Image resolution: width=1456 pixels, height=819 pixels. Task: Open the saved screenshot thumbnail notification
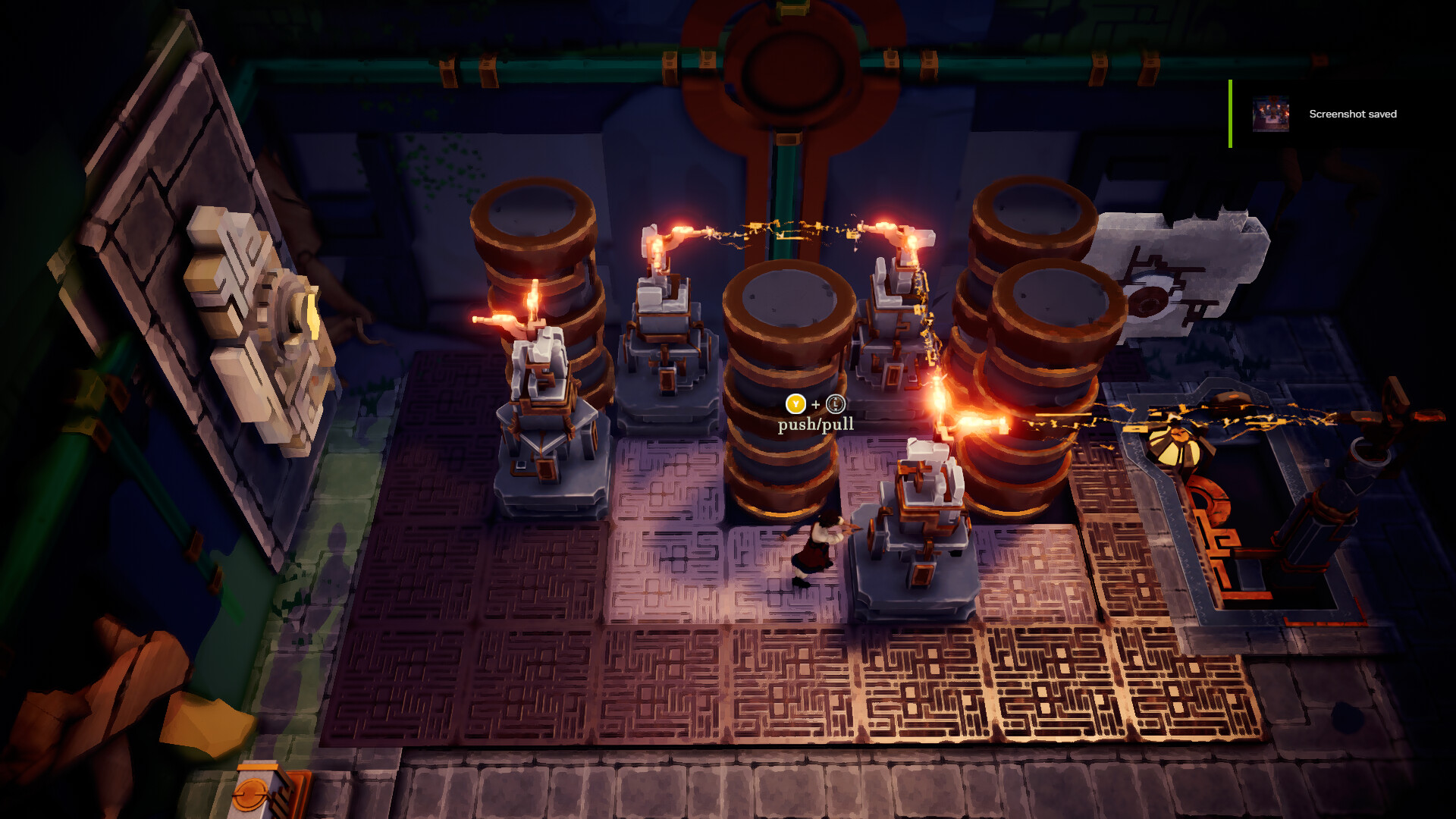pyautogui.click(x=1270, y=115)
